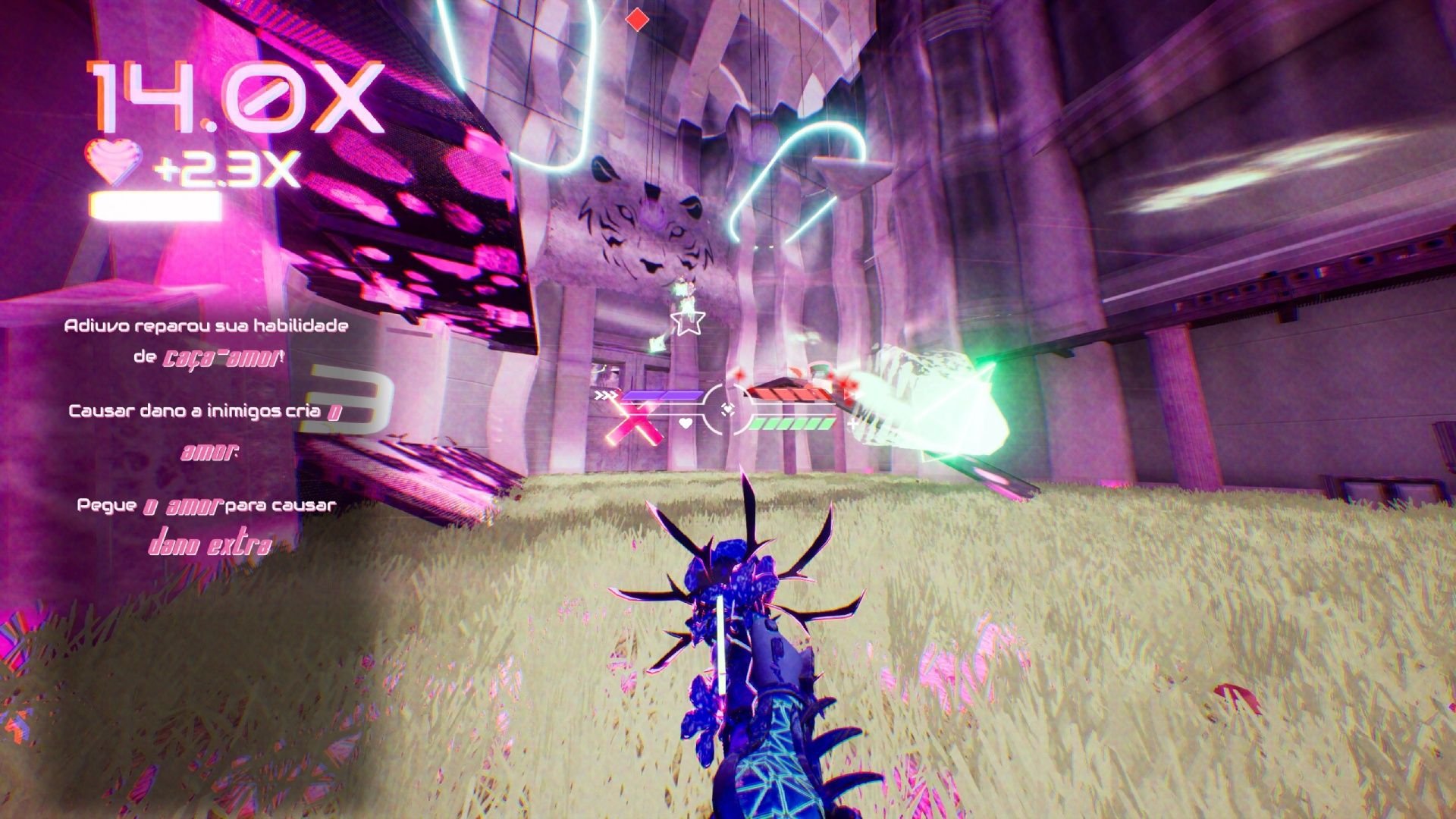1456x819 pixels.
Task: Click the white star target marker
Action: [x=688, y=322]
